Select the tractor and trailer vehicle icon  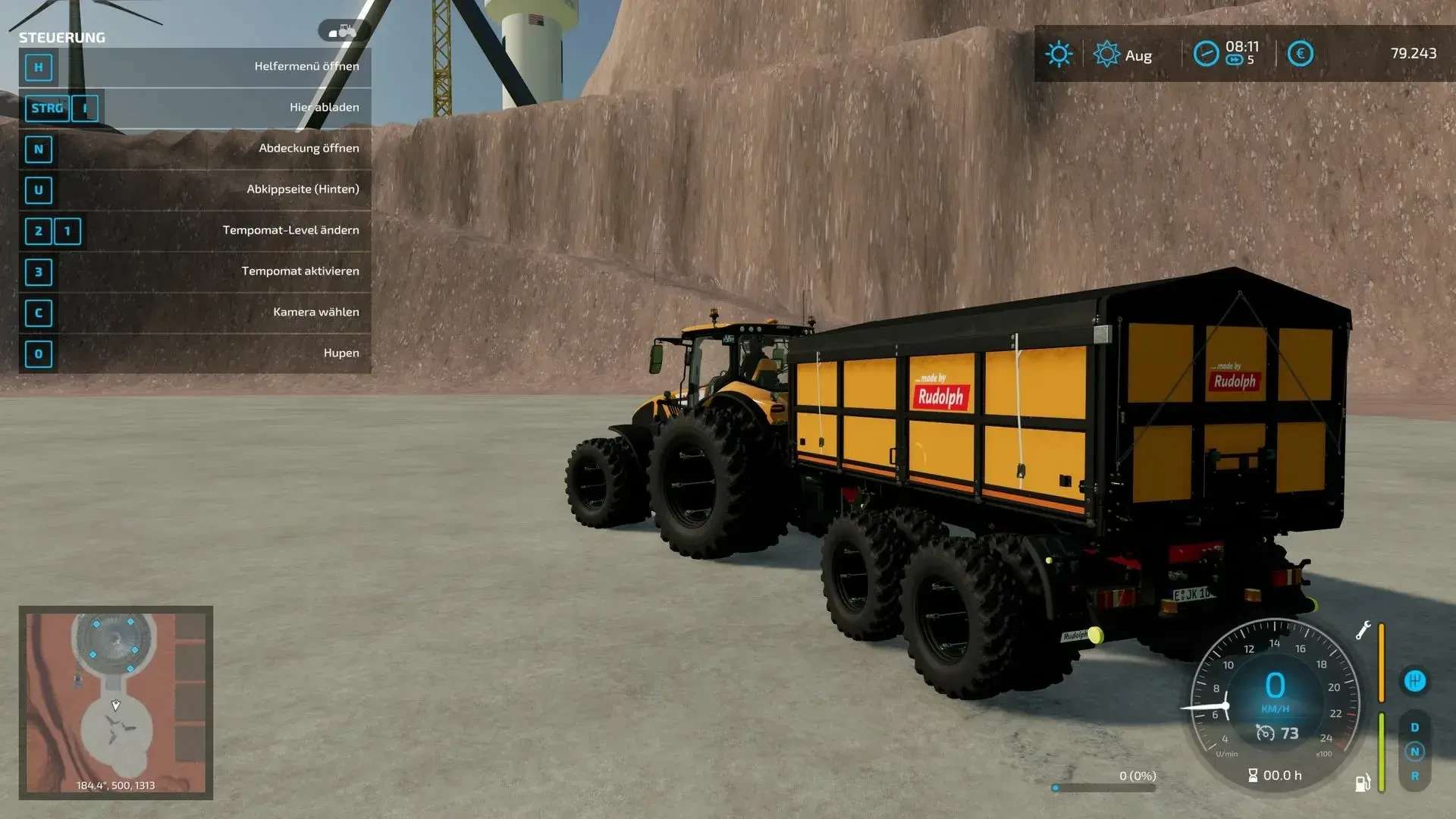[x=344, y=31]
